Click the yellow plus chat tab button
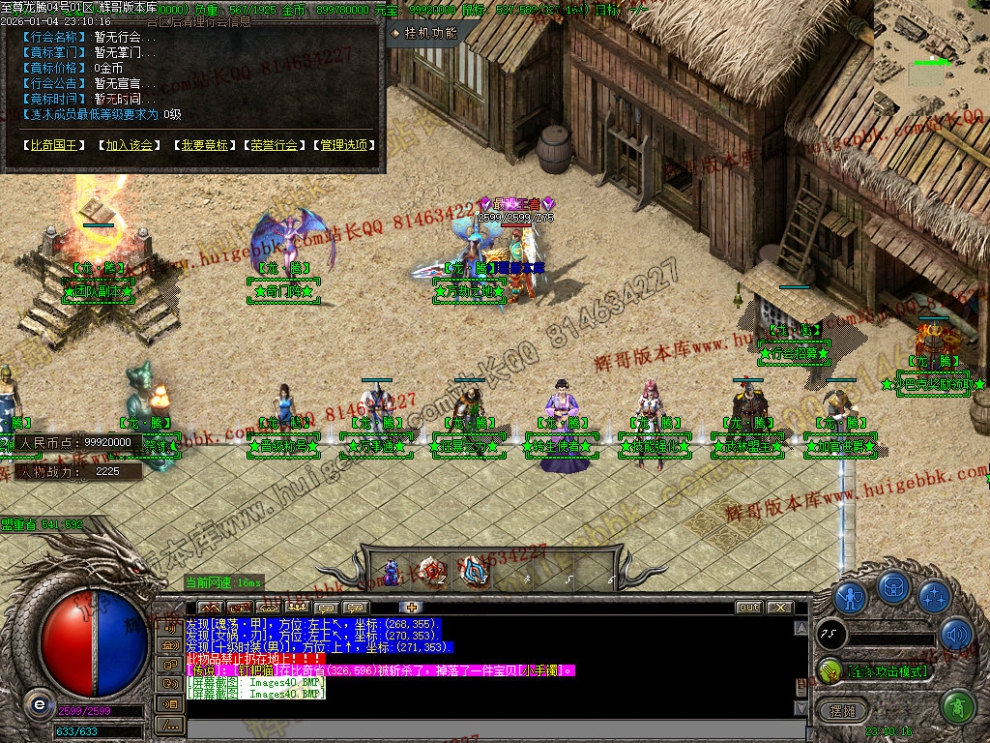This screenshot has width=990, height=743. [412, 607]
